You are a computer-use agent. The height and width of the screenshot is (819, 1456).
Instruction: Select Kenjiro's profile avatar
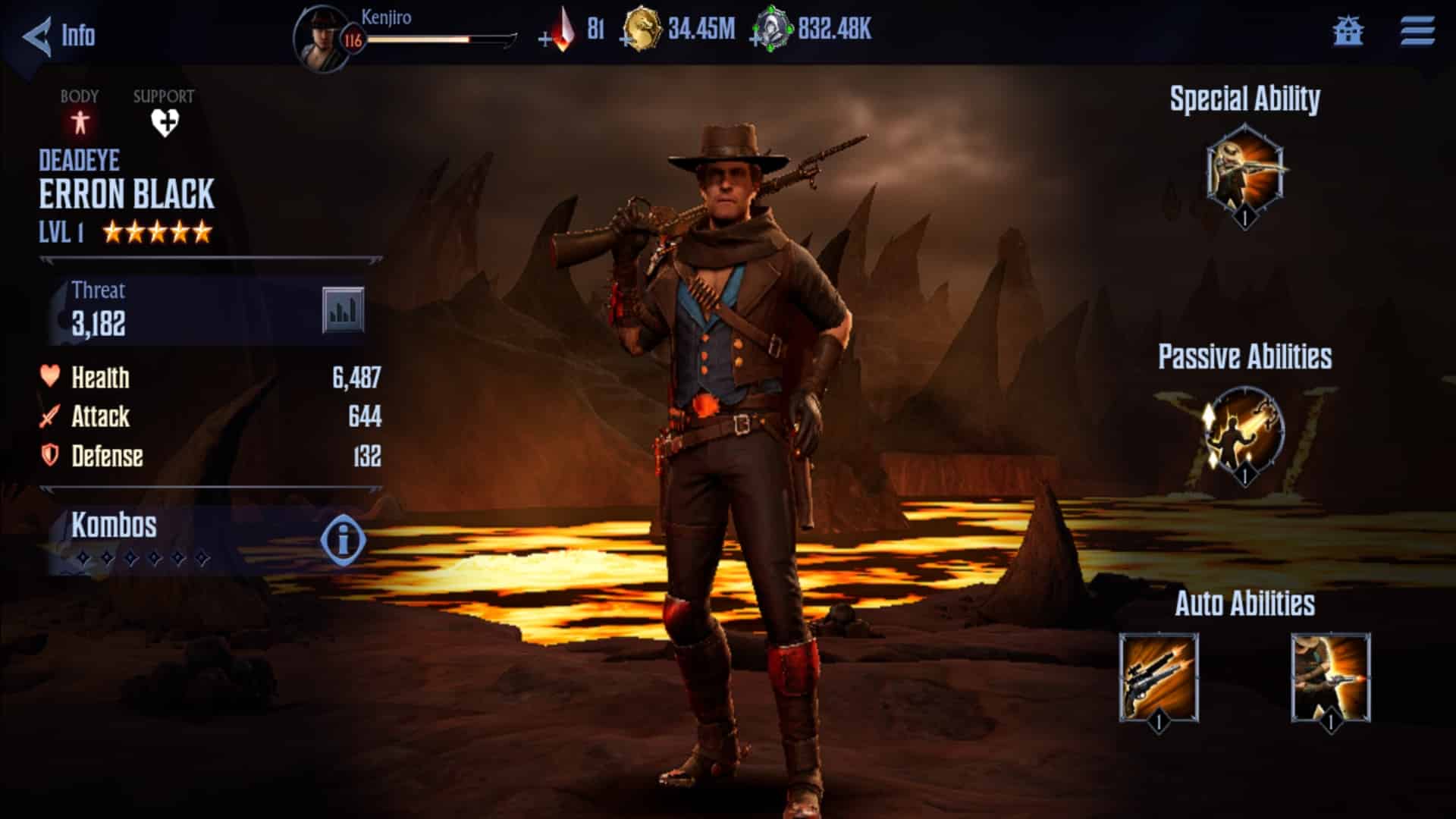322,35
